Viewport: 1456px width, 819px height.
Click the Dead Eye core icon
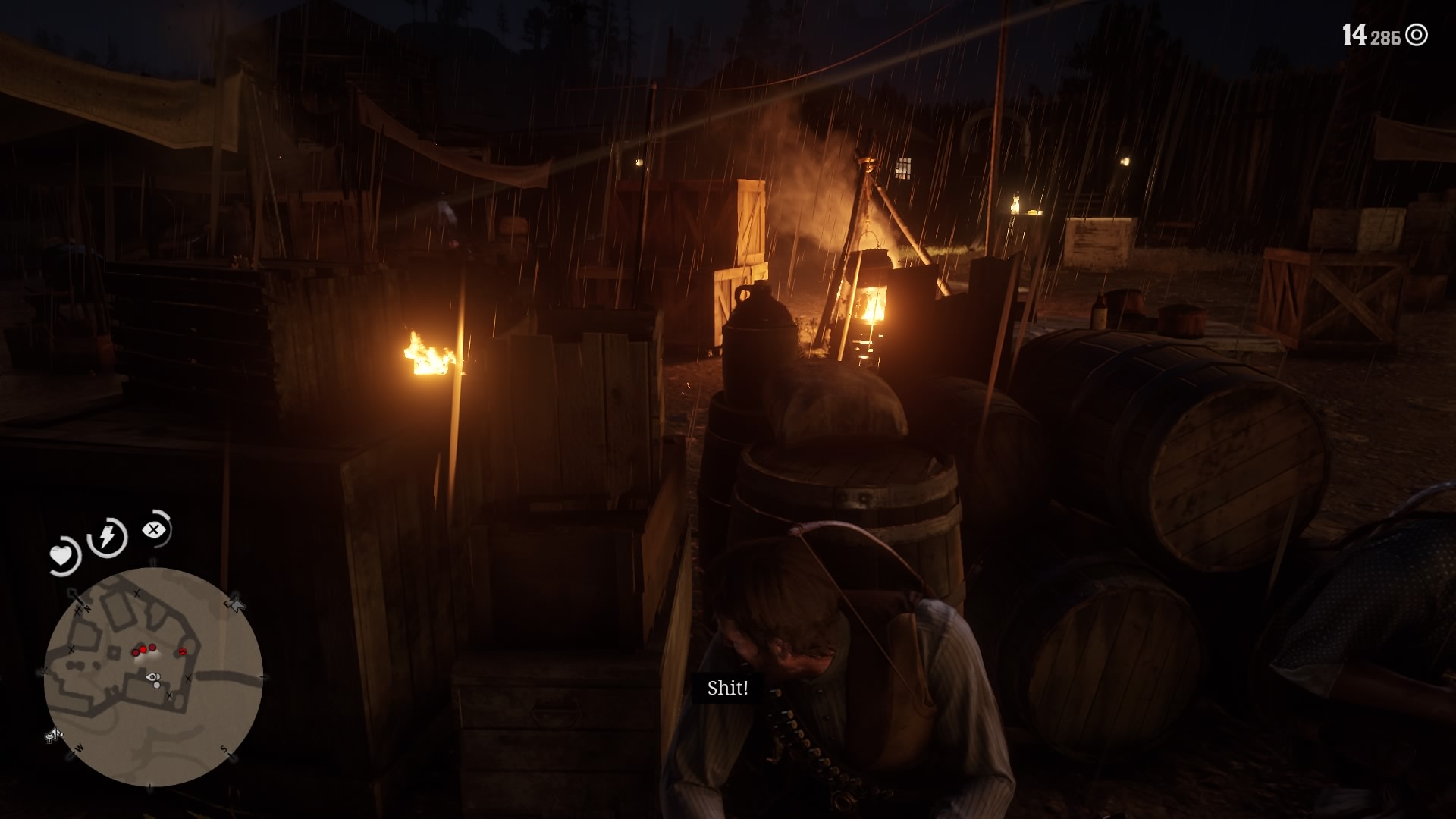[x=155, y=529]
